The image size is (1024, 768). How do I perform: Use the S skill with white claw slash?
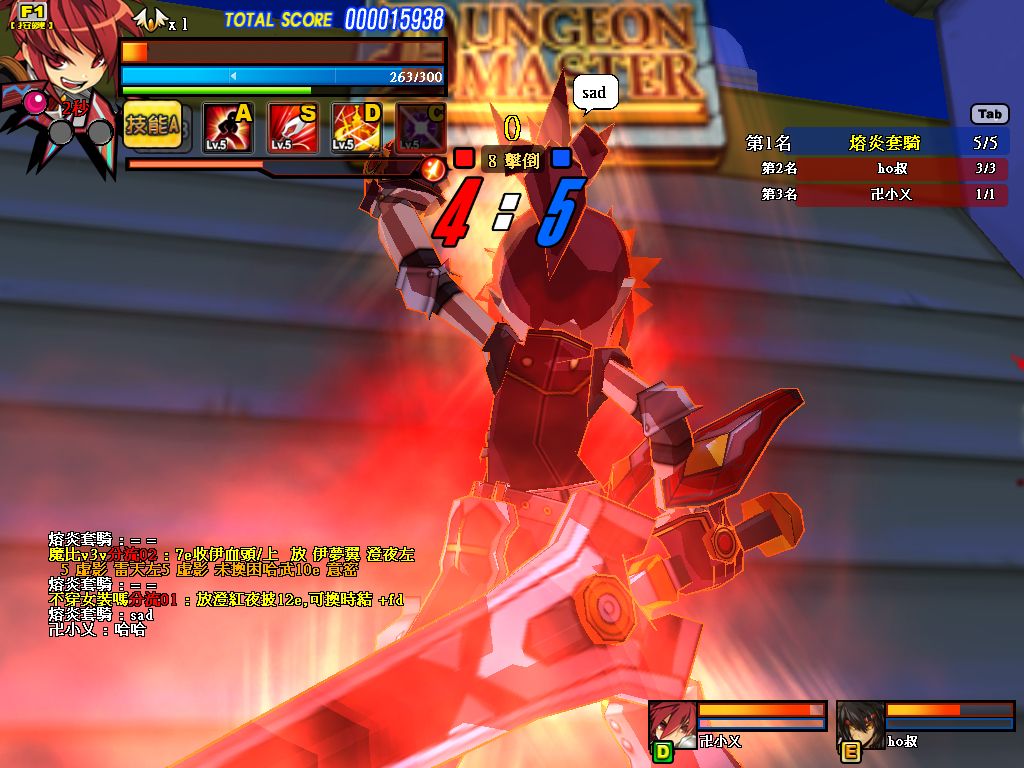[x=293, y=128]
